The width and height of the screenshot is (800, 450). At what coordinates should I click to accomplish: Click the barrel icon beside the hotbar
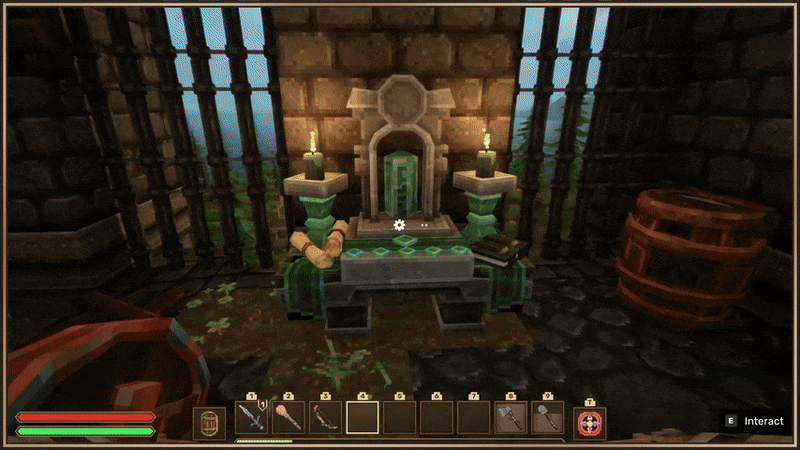[x=209, y=422]
